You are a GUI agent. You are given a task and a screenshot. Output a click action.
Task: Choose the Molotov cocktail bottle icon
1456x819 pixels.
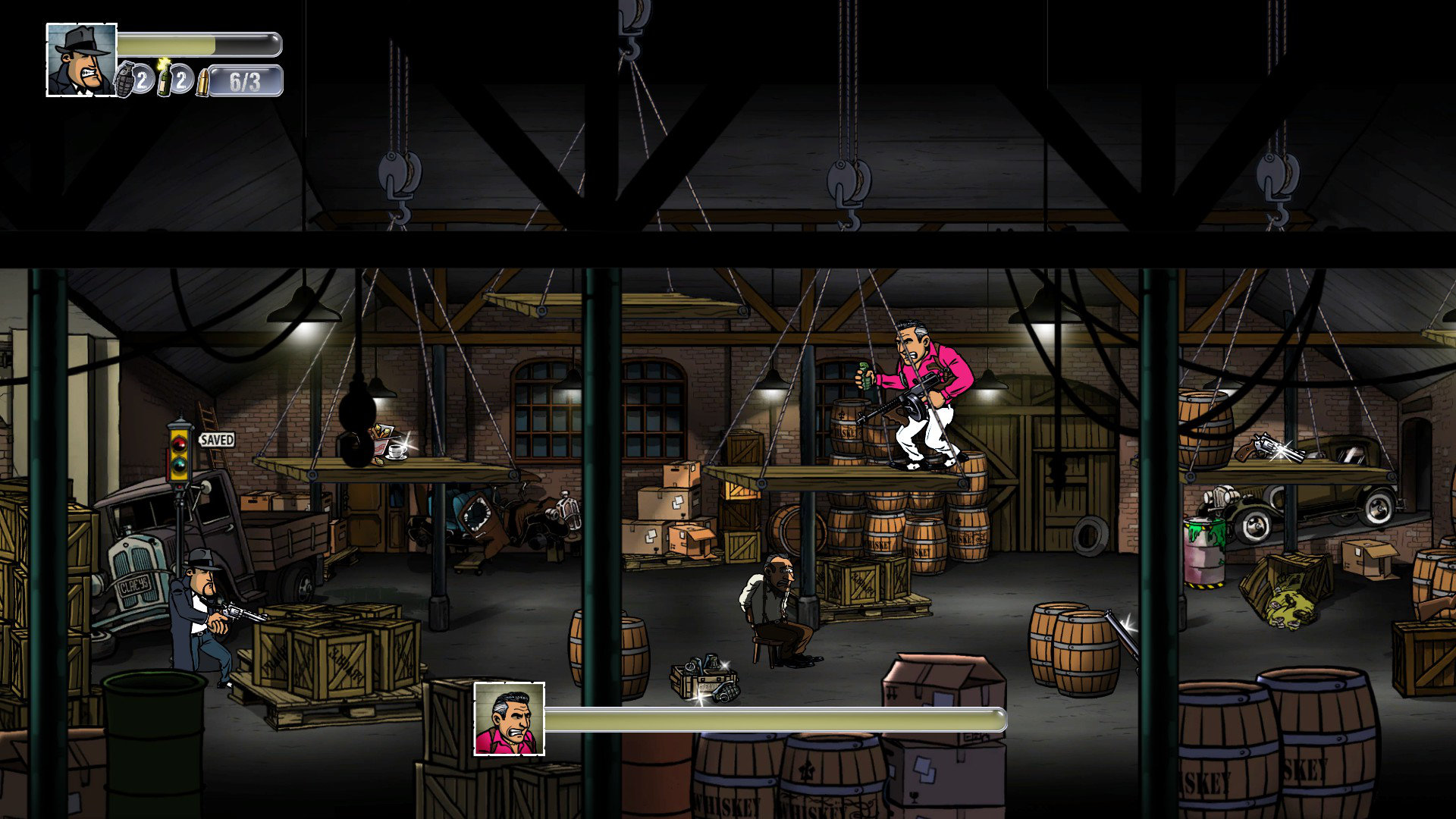(164, 80)
